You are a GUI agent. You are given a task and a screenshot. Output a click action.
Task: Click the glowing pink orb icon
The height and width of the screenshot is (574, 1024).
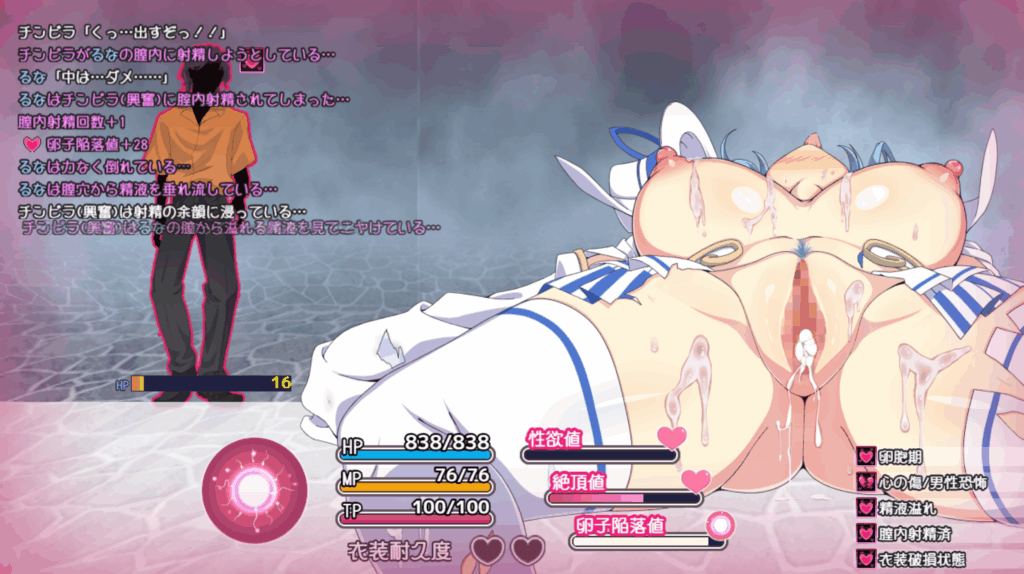tap(249, 489)
